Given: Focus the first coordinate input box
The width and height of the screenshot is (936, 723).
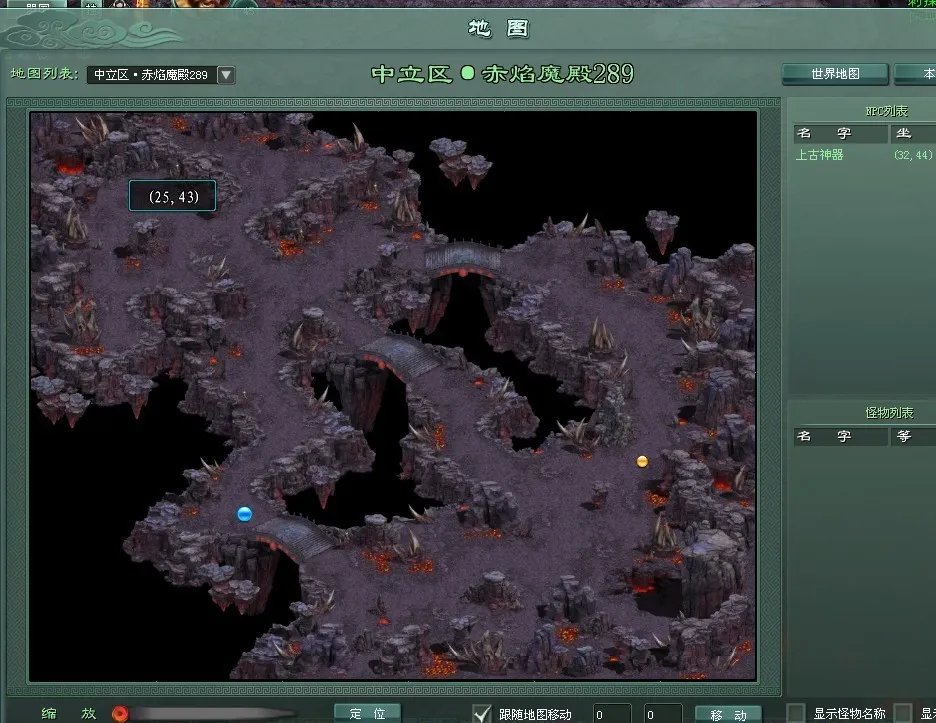Looking at the screenshot, I should [612, 714].
